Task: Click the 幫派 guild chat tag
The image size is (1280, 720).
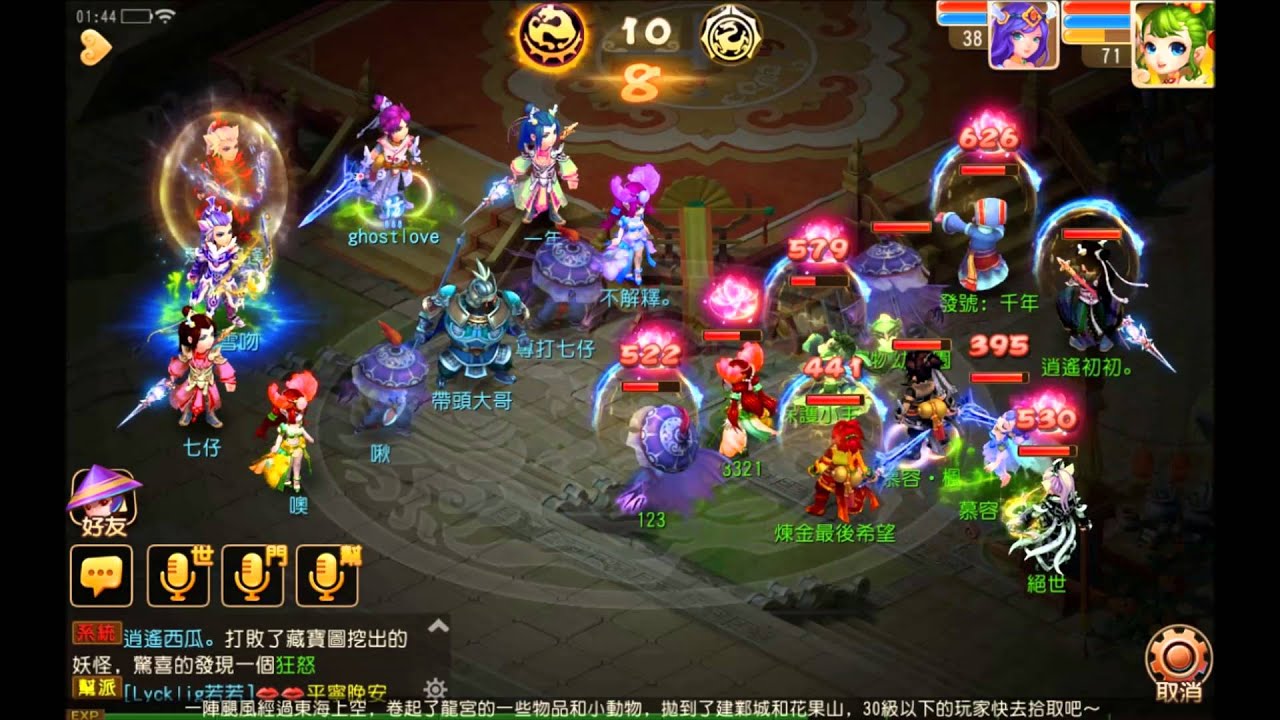Action: coord(97,687)
